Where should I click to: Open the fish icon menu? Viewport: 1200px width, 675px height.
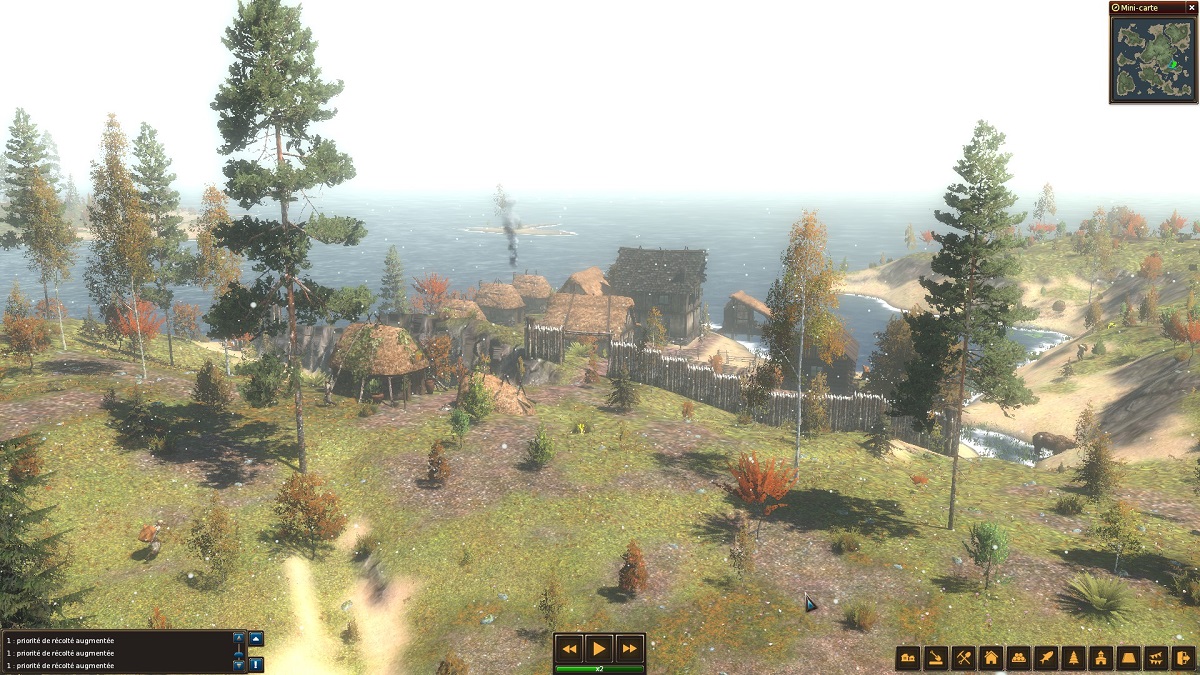pos(1046,658)
